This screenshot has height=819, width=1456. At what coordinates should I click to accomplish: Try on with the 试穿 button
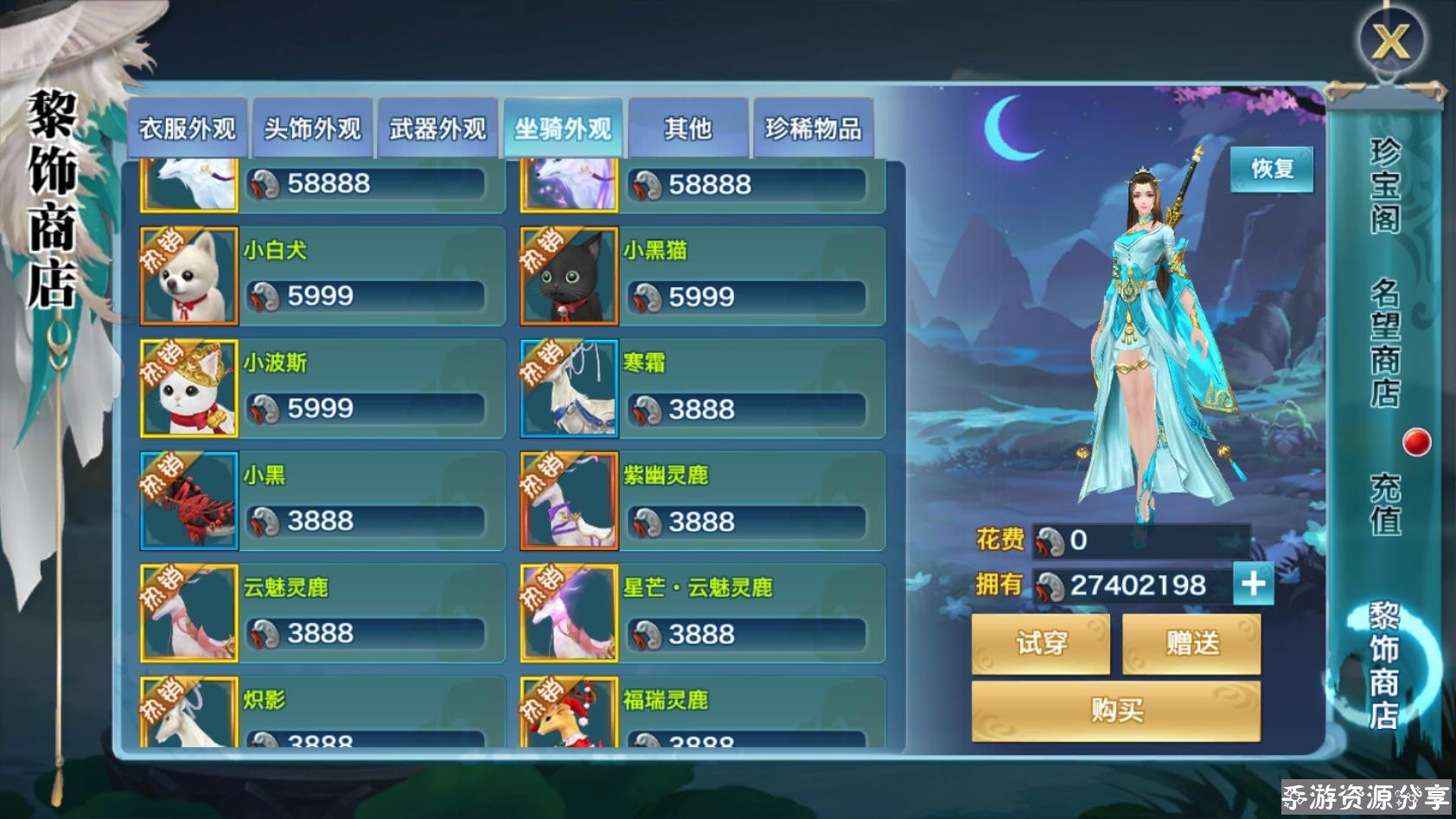pyautogui.click(x=1041, y=643)
